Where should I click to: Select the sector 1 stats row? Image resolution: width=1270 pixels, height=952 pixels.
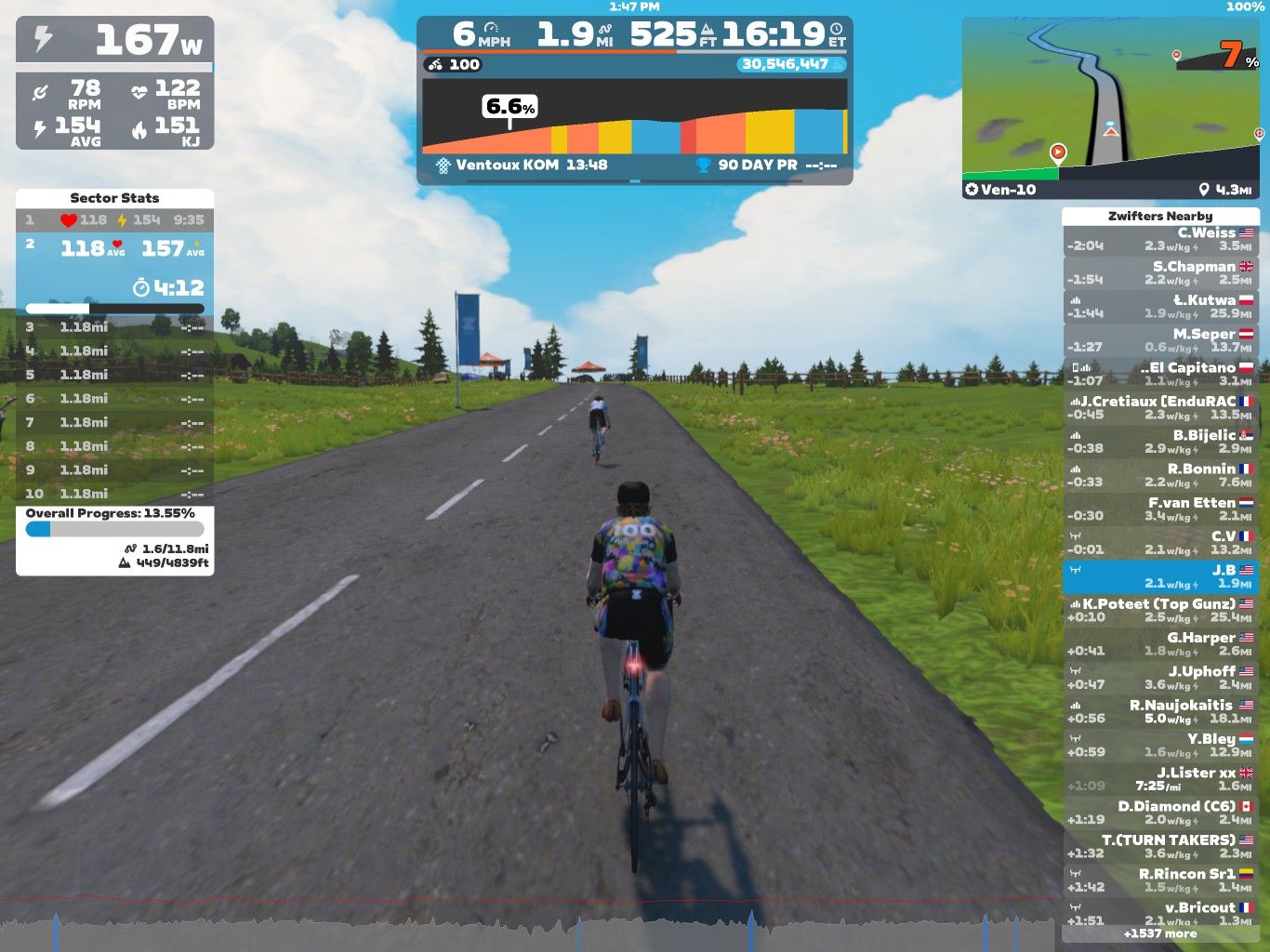pos(114,220)
